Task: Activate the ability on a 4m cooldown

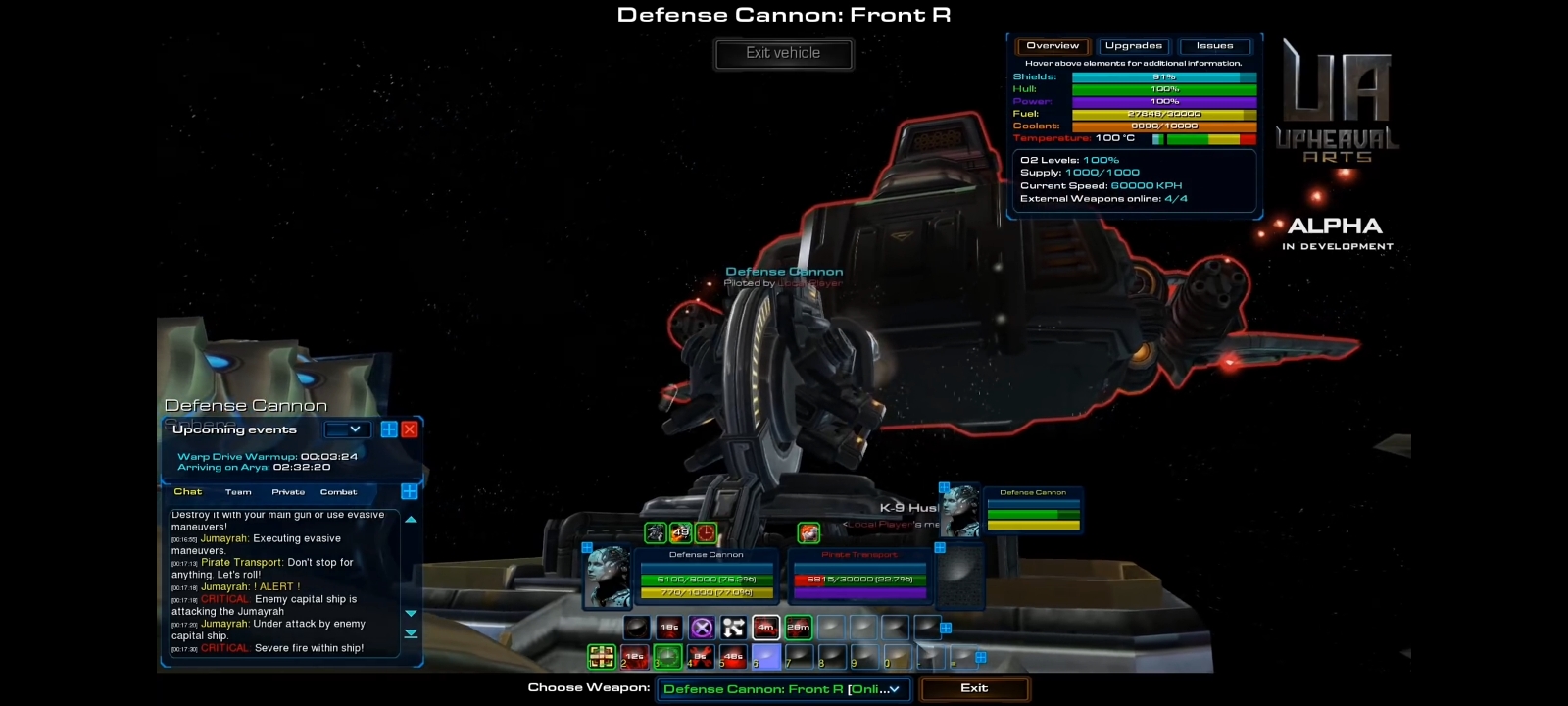Action: pyautogui.click(x=765, y=628)
